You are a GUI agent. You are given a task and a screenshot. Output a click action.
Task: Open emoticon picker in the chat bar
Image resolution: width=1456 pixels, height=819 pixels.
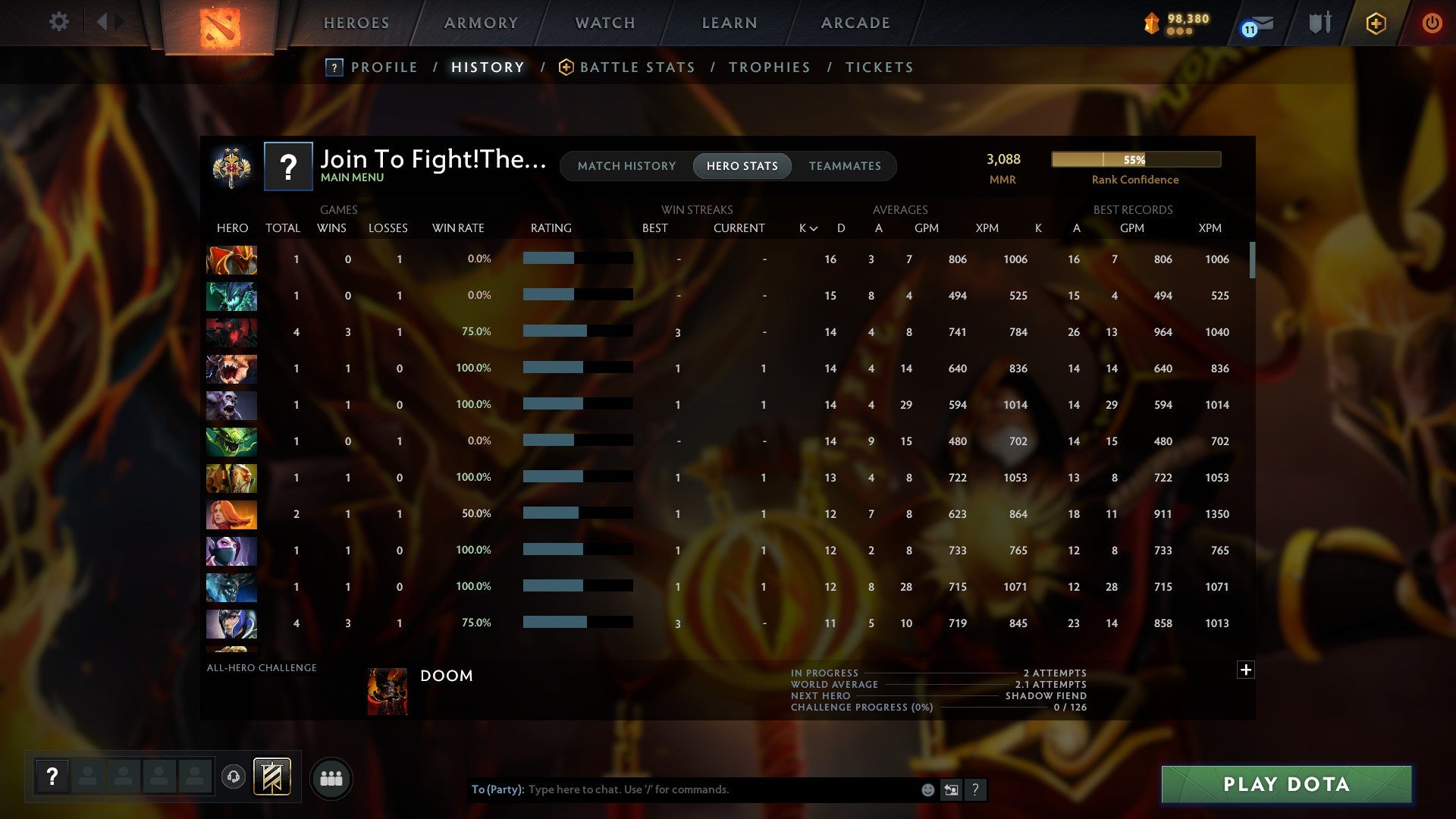pyautogui.click(x=927, y=789)
